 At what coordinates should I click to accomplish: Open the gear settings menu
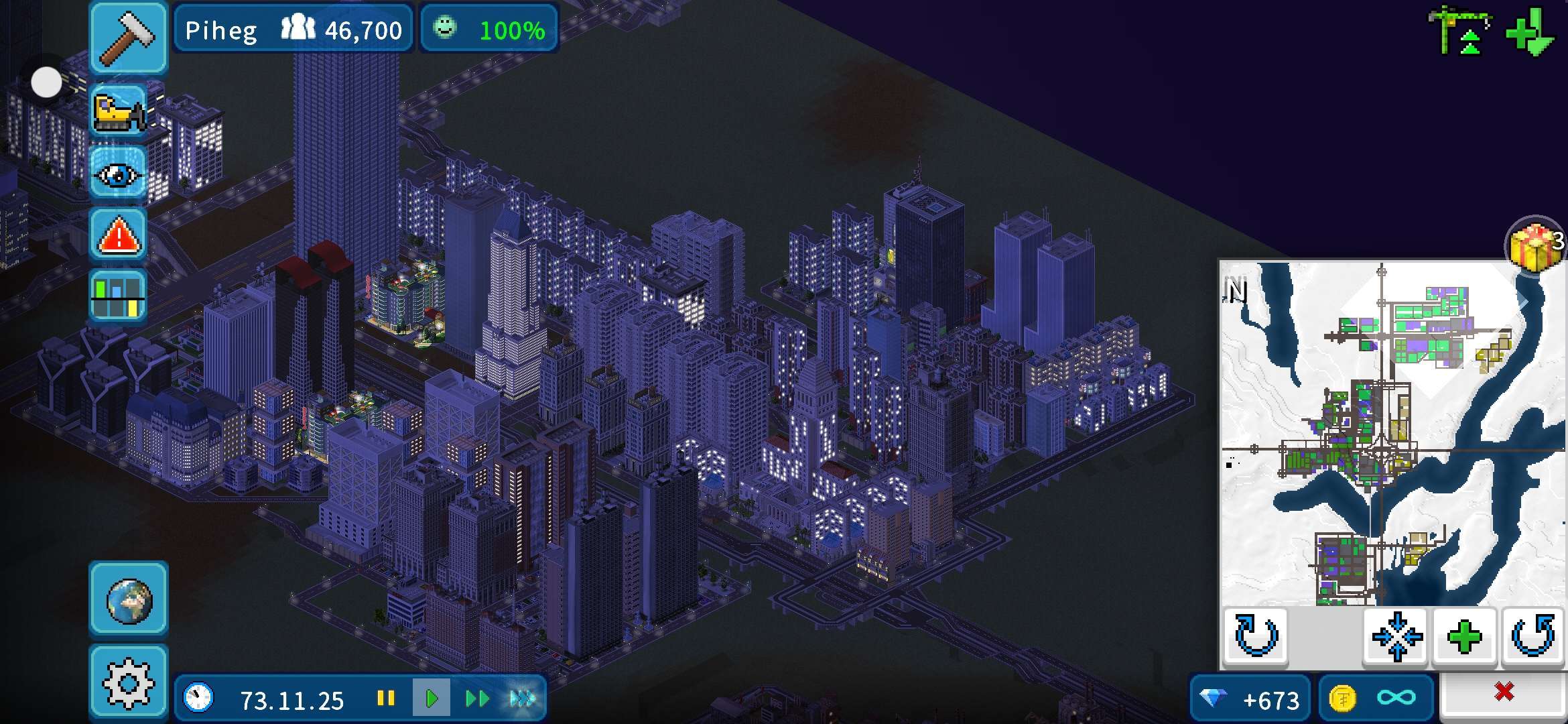(129, 682)
